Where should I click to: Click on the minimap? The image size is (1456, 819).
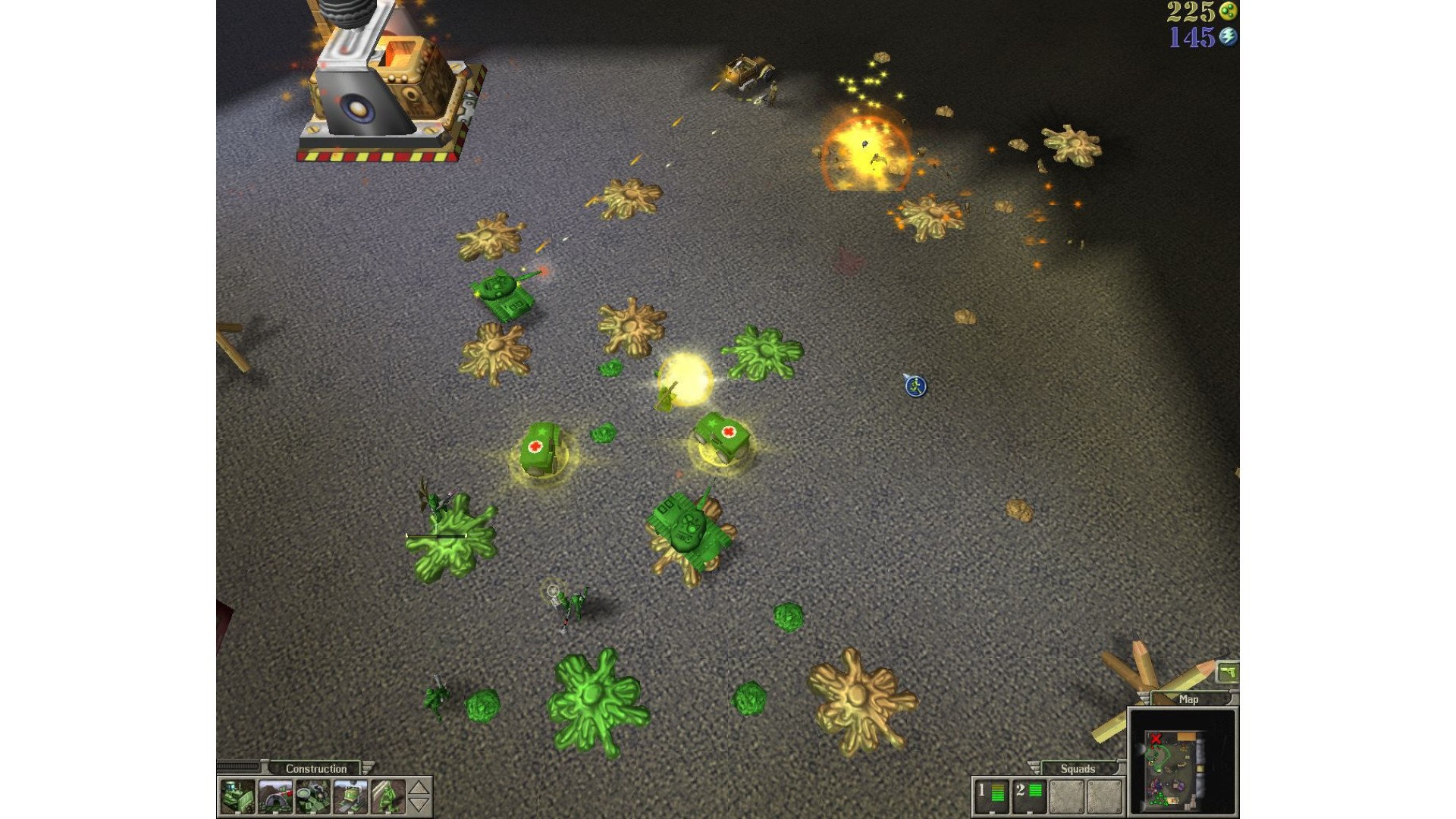pos(1182,761)
